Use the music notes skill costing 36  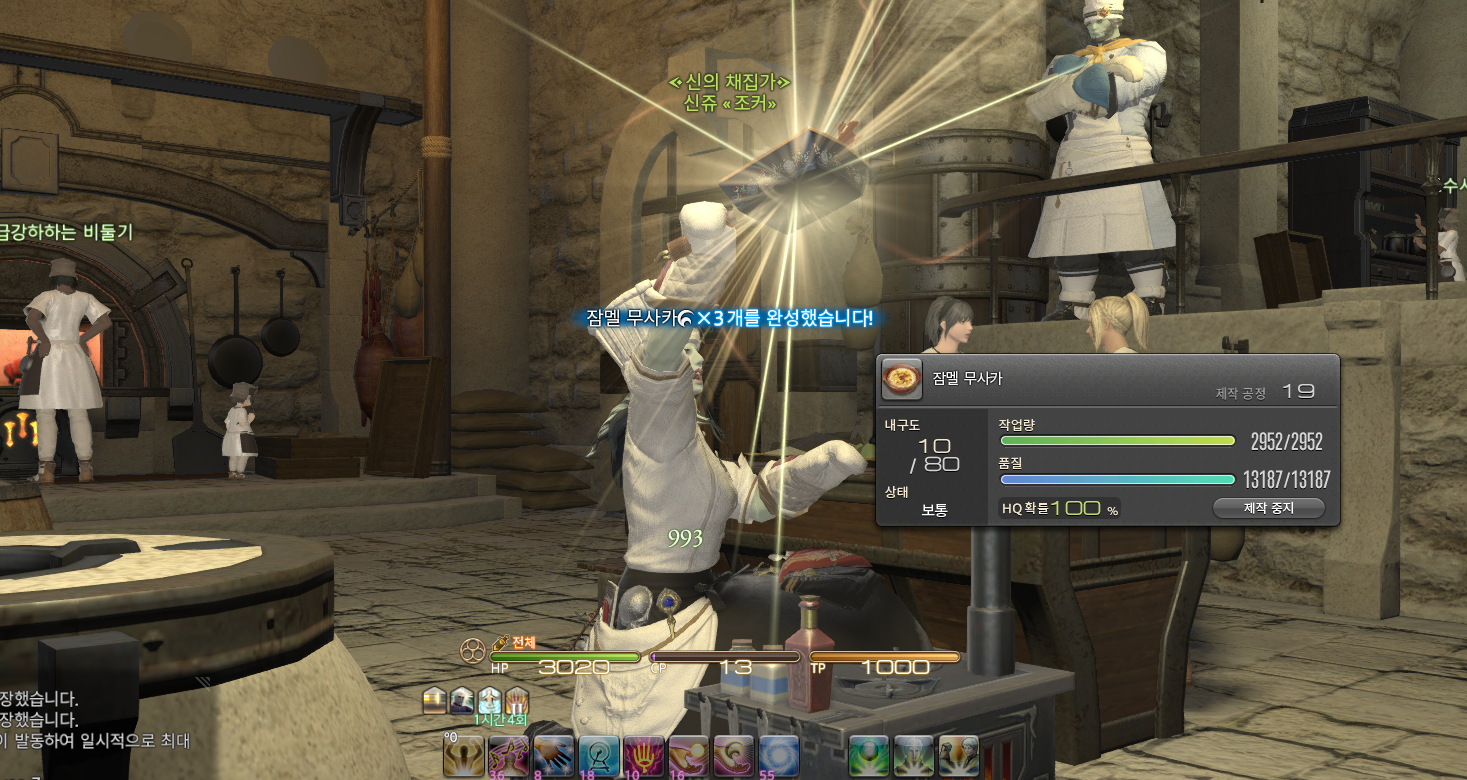(x=509, y=755)
